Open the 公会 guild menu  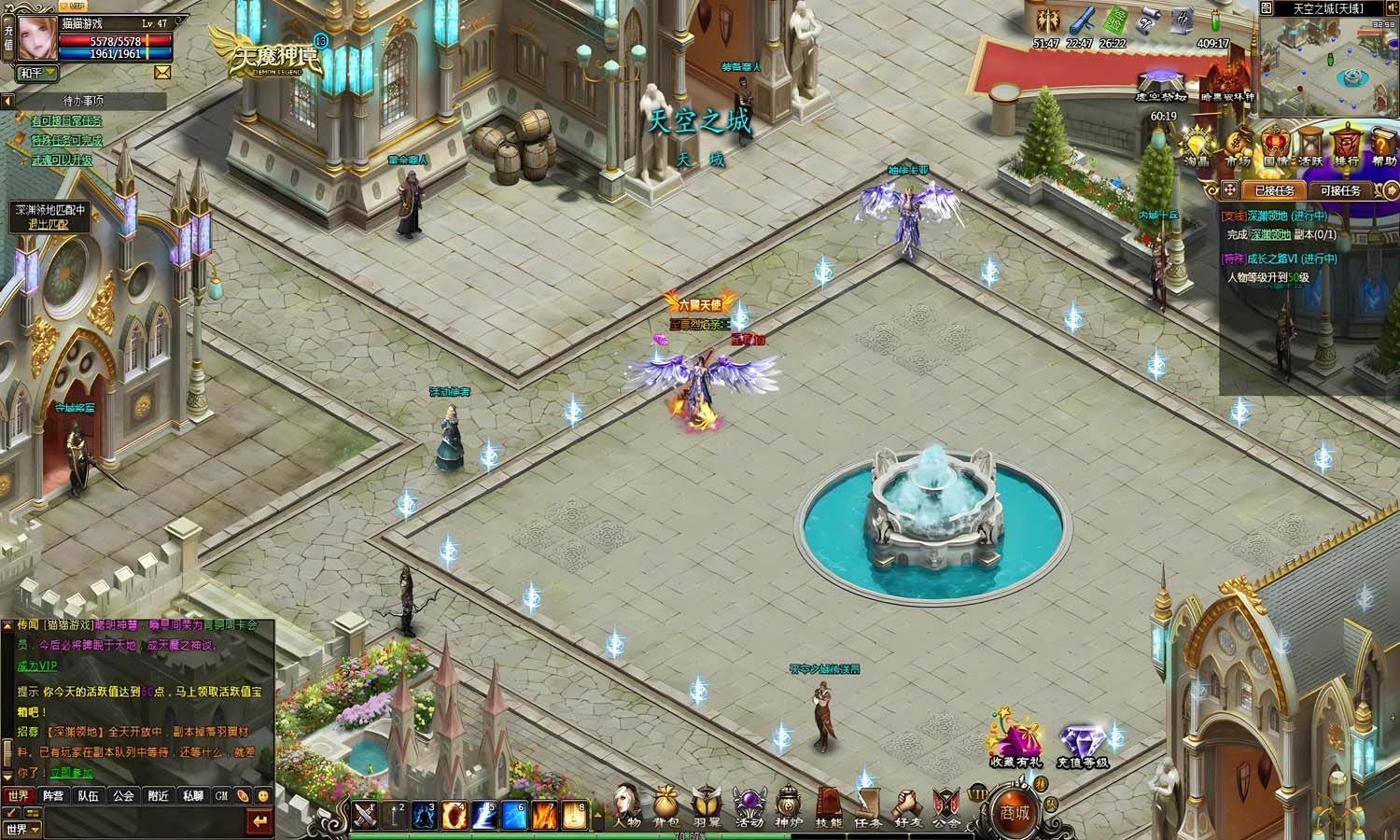[x=946, y=805]
